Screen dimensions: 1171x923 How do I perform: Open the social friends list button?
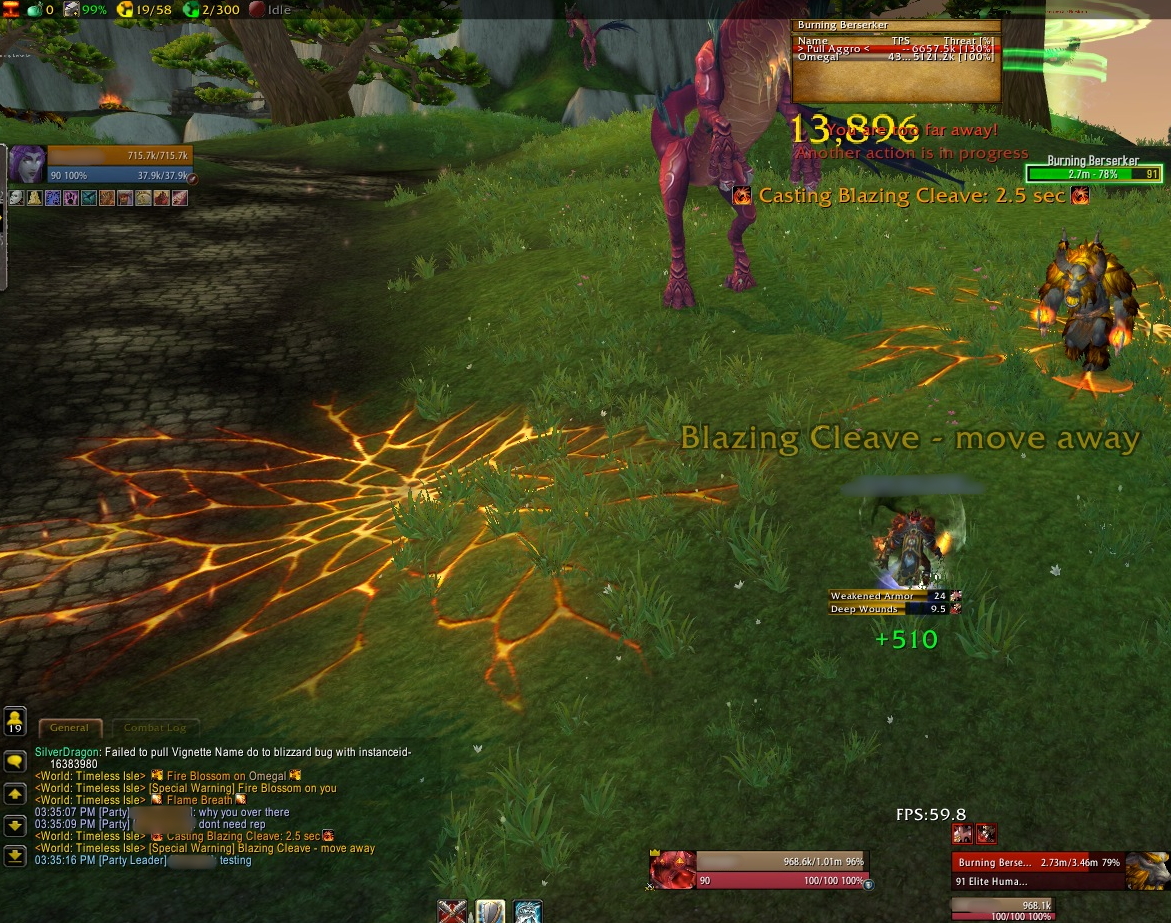click(x=15, y=721)
